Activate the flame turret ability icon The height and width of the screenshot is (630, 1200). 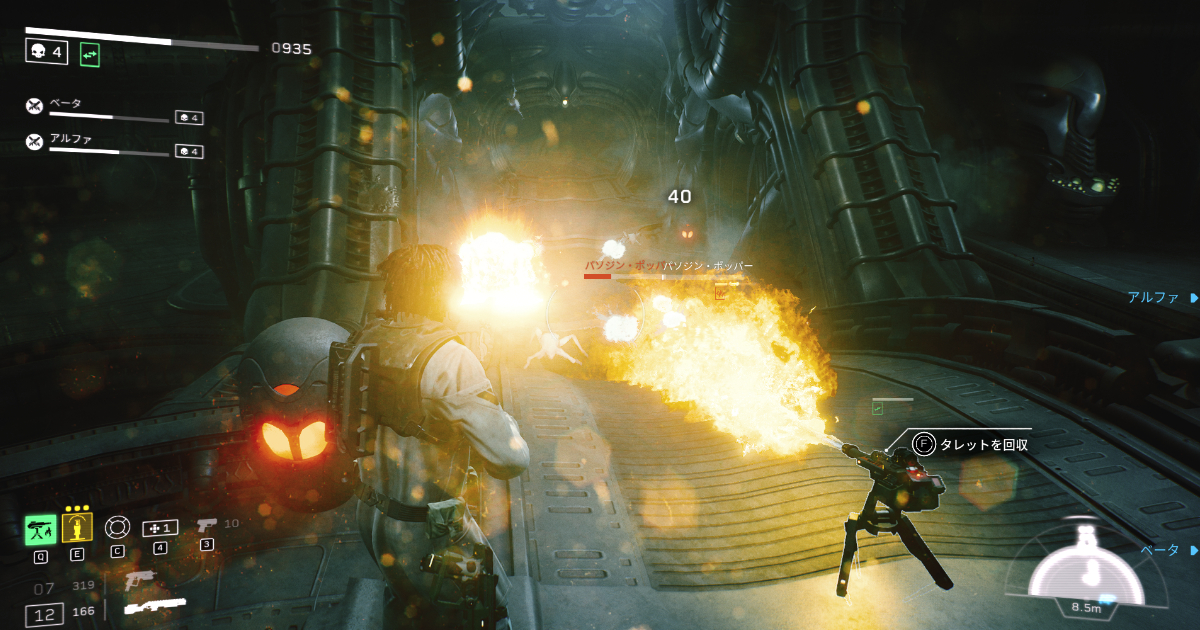tap(40, 529)
